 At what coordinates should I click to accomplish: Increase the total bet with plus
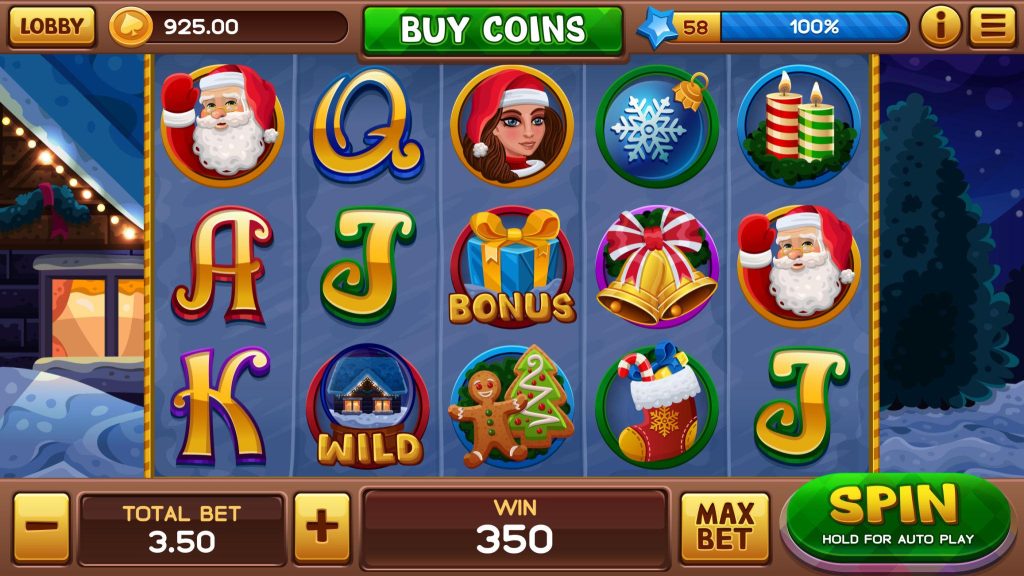pyautogui.click(x=322, y=527)
